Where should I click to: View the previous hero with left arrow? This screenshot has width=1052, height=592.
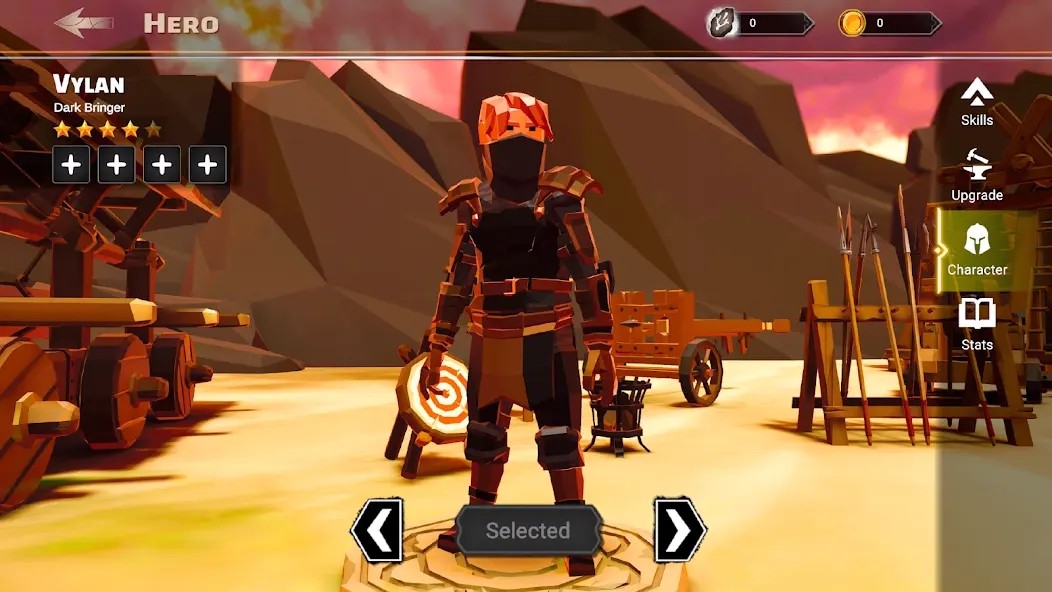[377, 530]
